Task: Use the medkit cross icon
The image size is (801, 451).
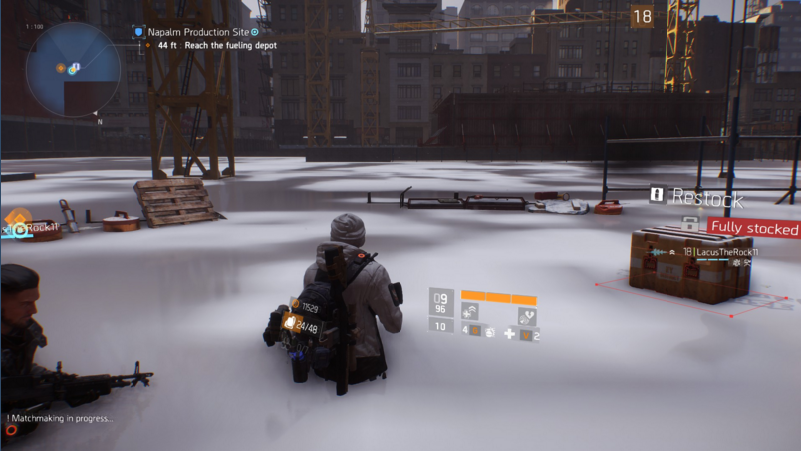Action: [510, 333]
